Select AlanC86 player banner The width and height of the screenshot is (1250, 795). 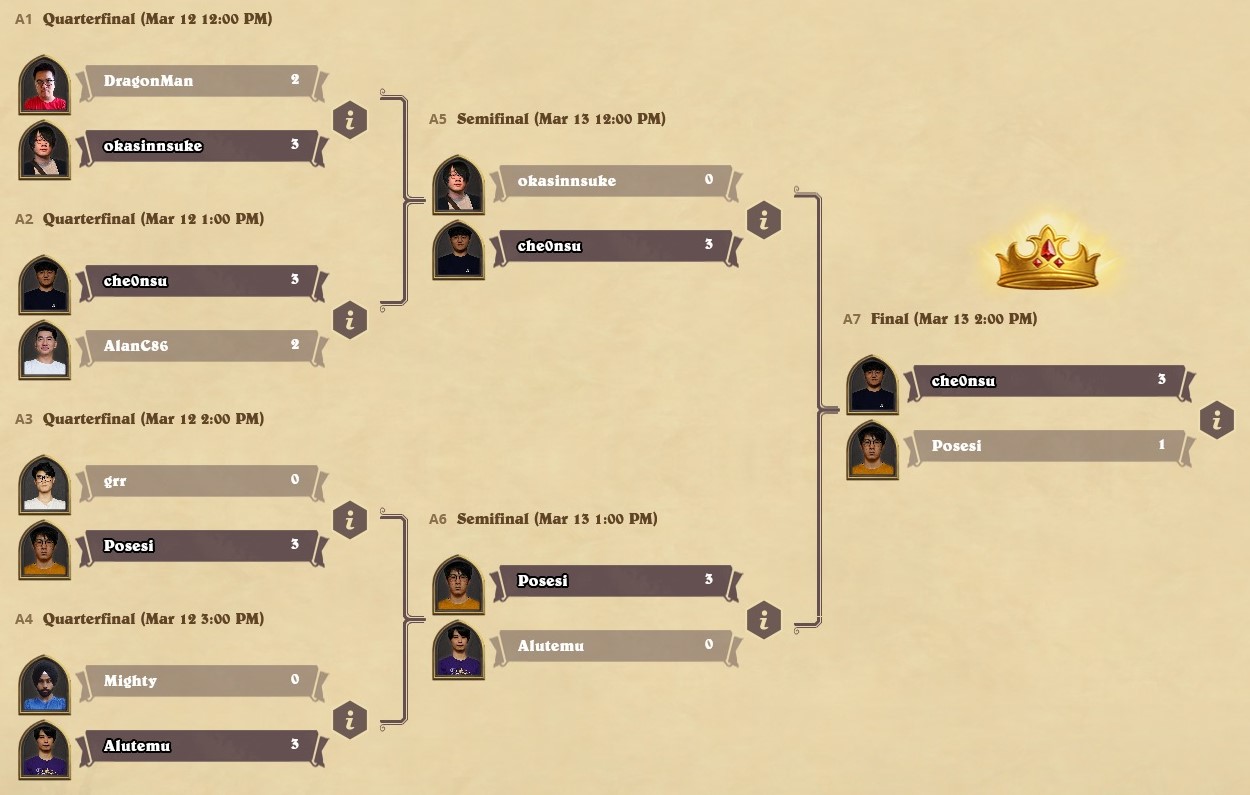(x=200, y=346)
